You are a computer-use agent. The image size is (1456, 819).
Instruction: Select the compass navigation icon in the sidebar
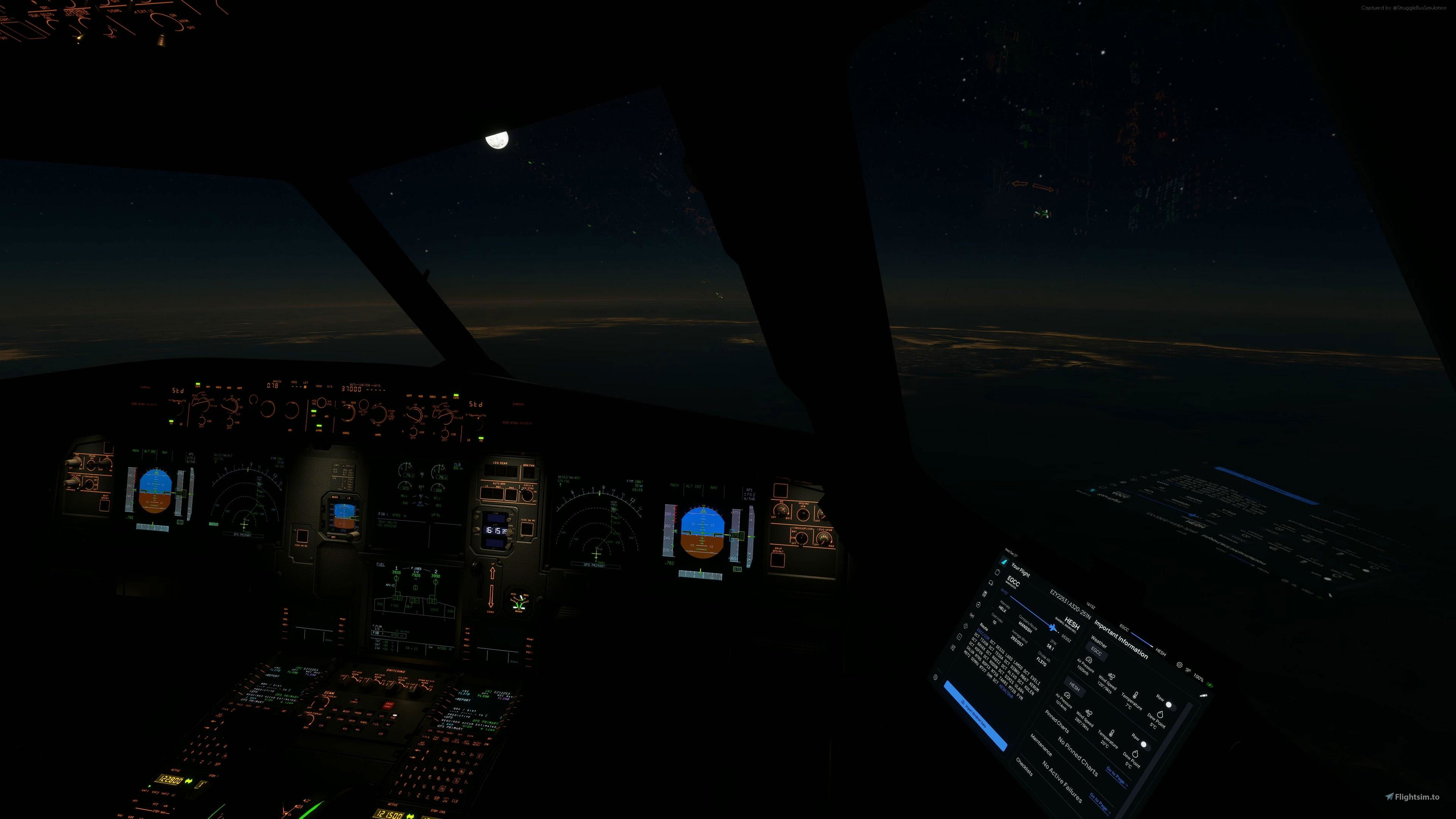(979, 604)
